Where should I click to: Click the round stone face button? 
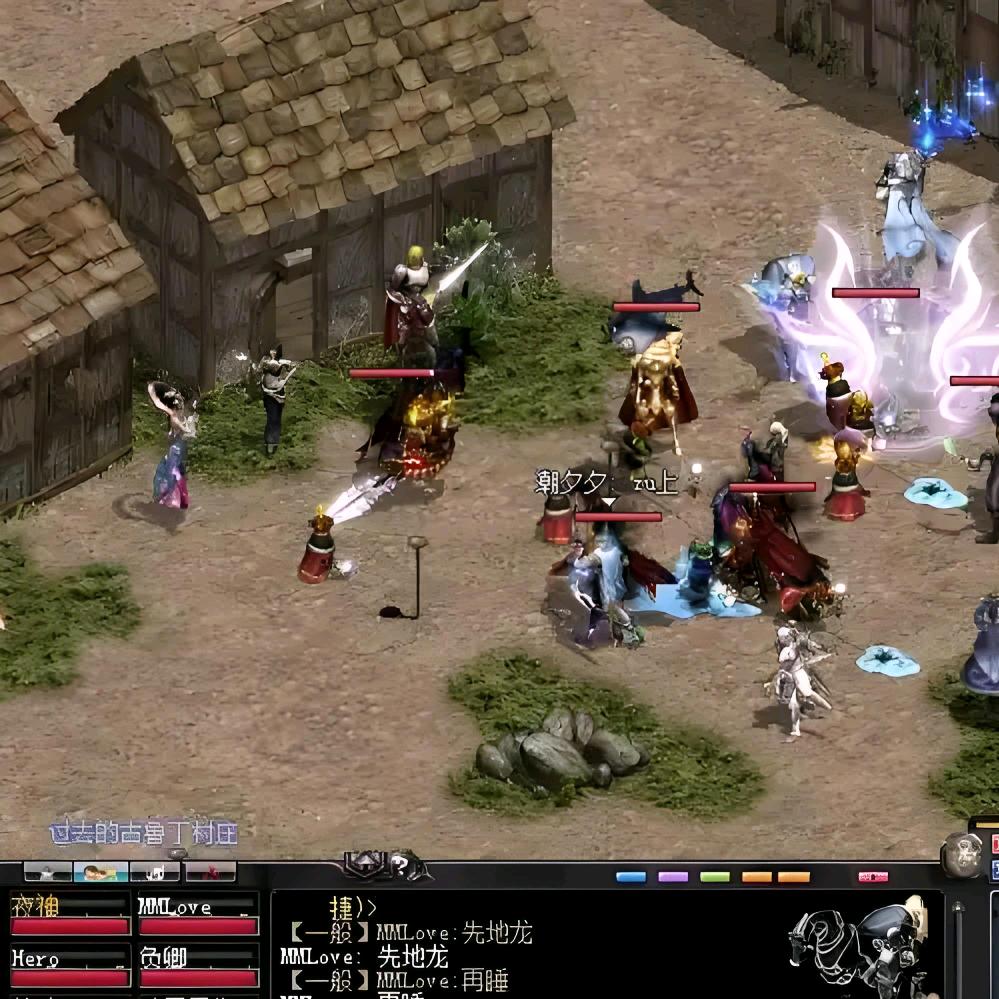tap(962, 854)
